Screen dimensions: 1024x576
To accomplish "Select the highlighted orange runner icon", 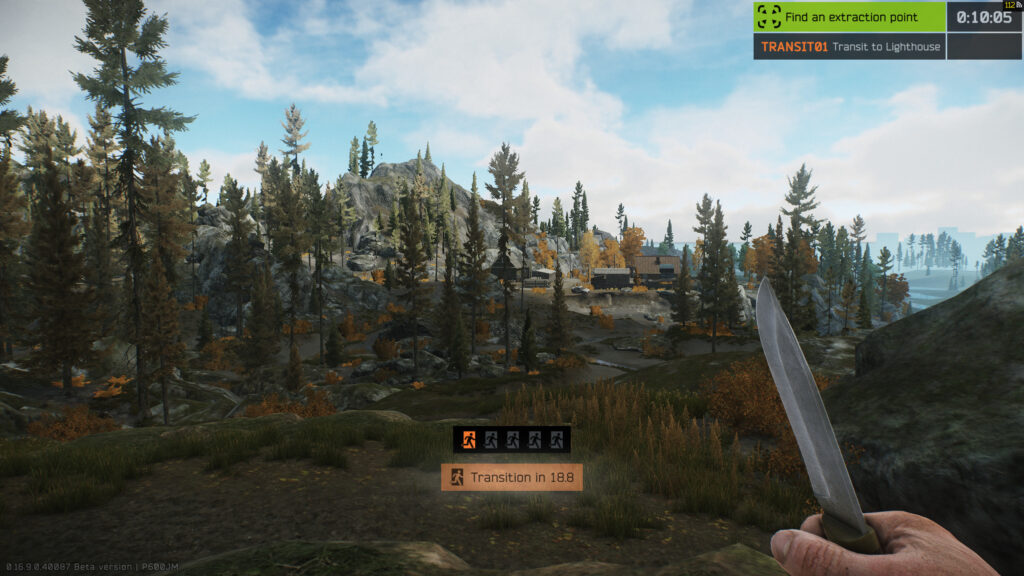I will click(x=467, y=439).
